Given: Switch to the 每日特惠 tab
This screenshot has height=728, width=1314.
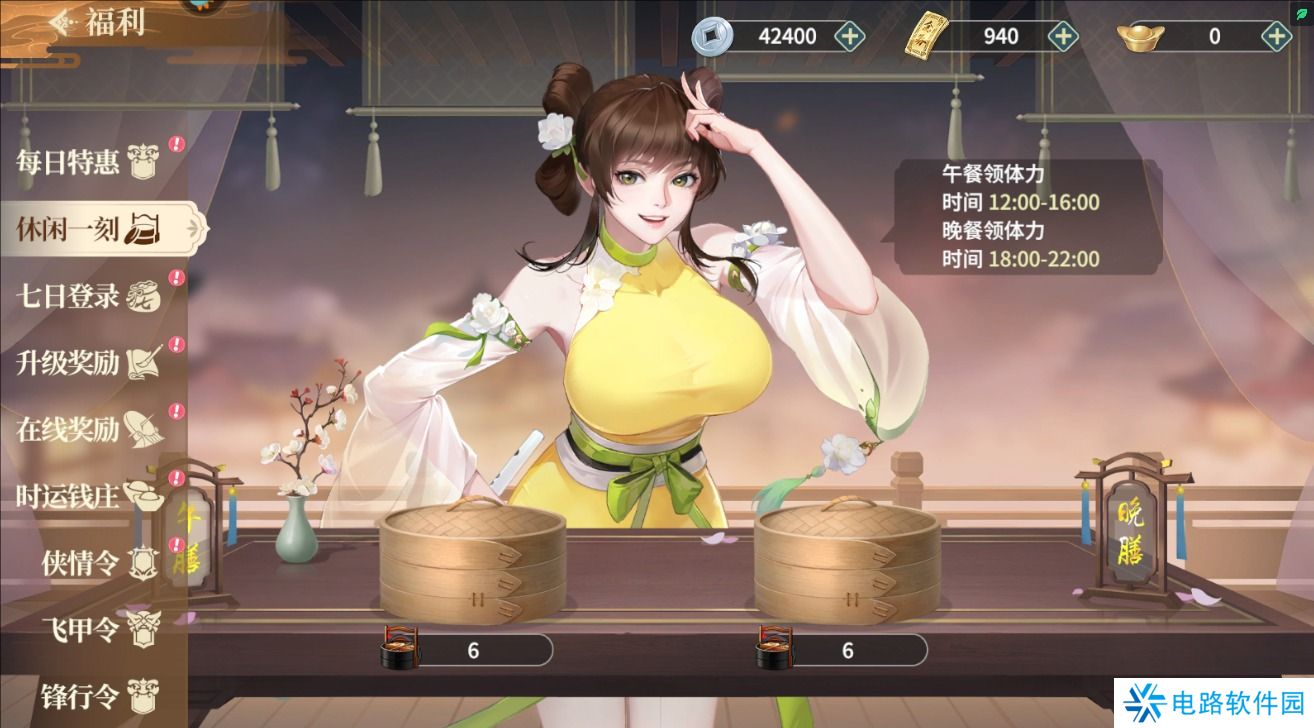Looking at the screenshot, I should 80,163.
